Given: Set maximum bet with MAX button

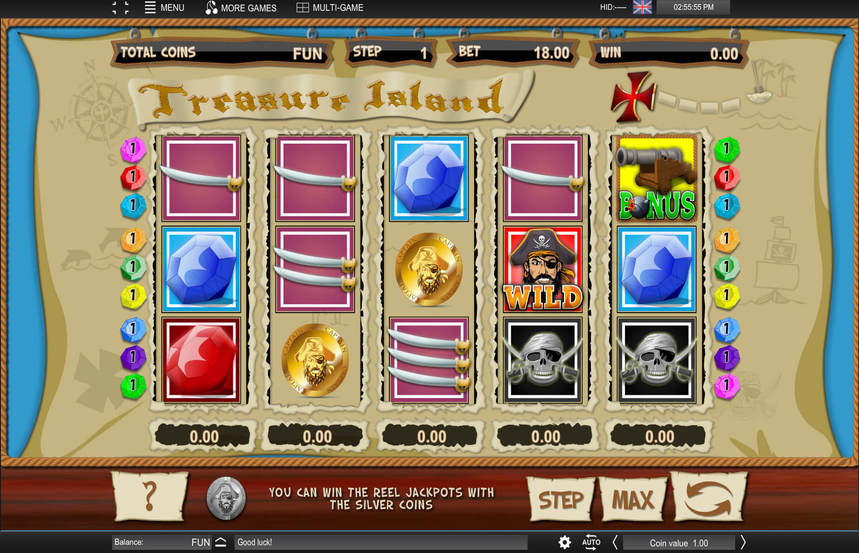Looking at the screenshot, I should click(632, 499).
